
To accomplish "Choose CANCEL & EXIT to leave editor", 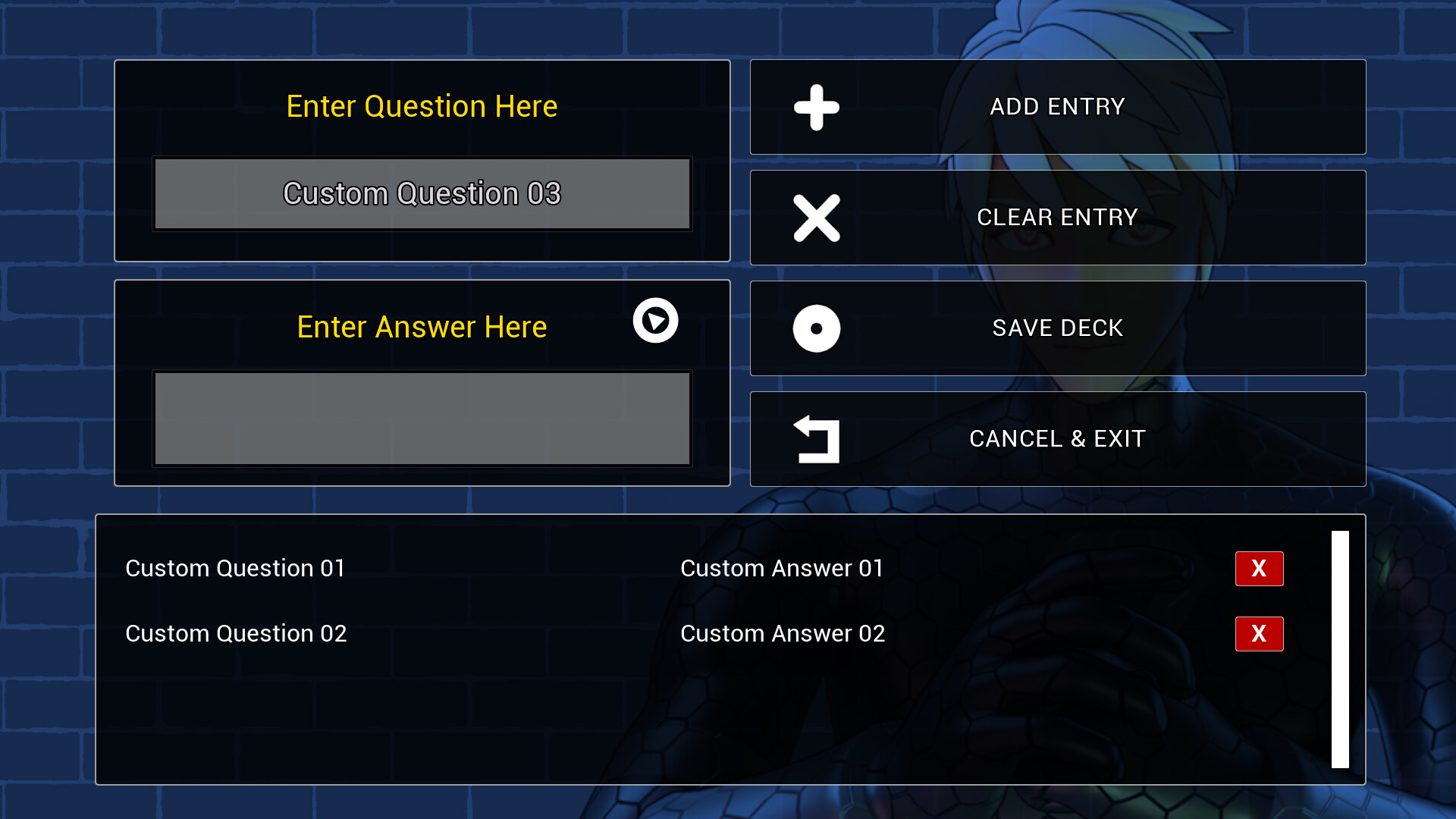I will point(1057,438).
